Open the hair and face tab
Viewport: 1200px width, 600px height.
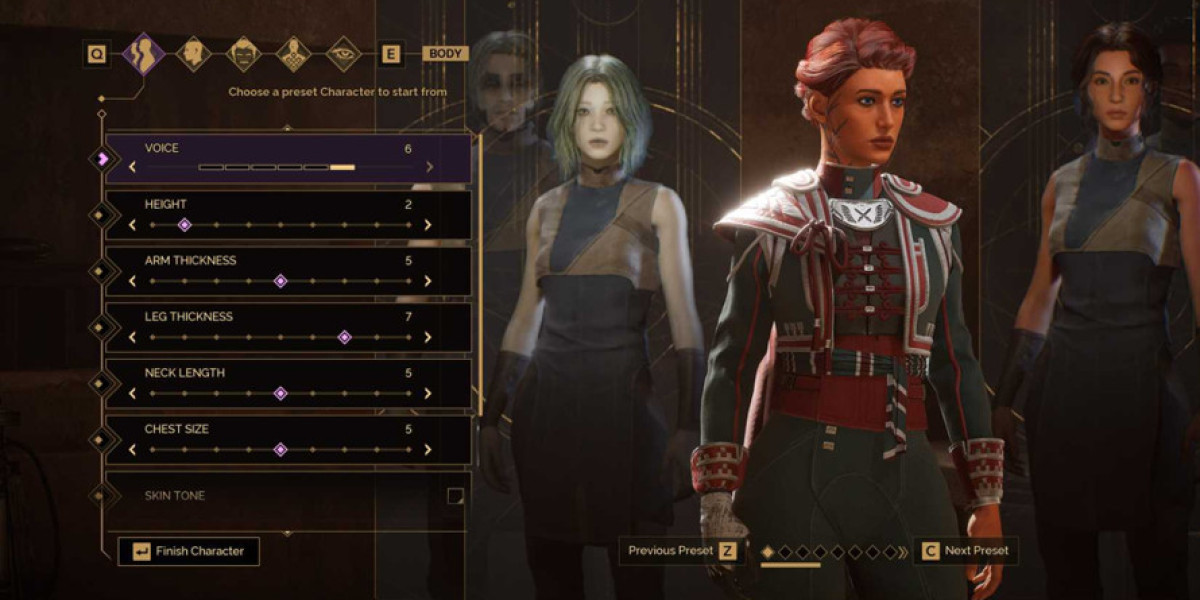(x=243, y=53)
